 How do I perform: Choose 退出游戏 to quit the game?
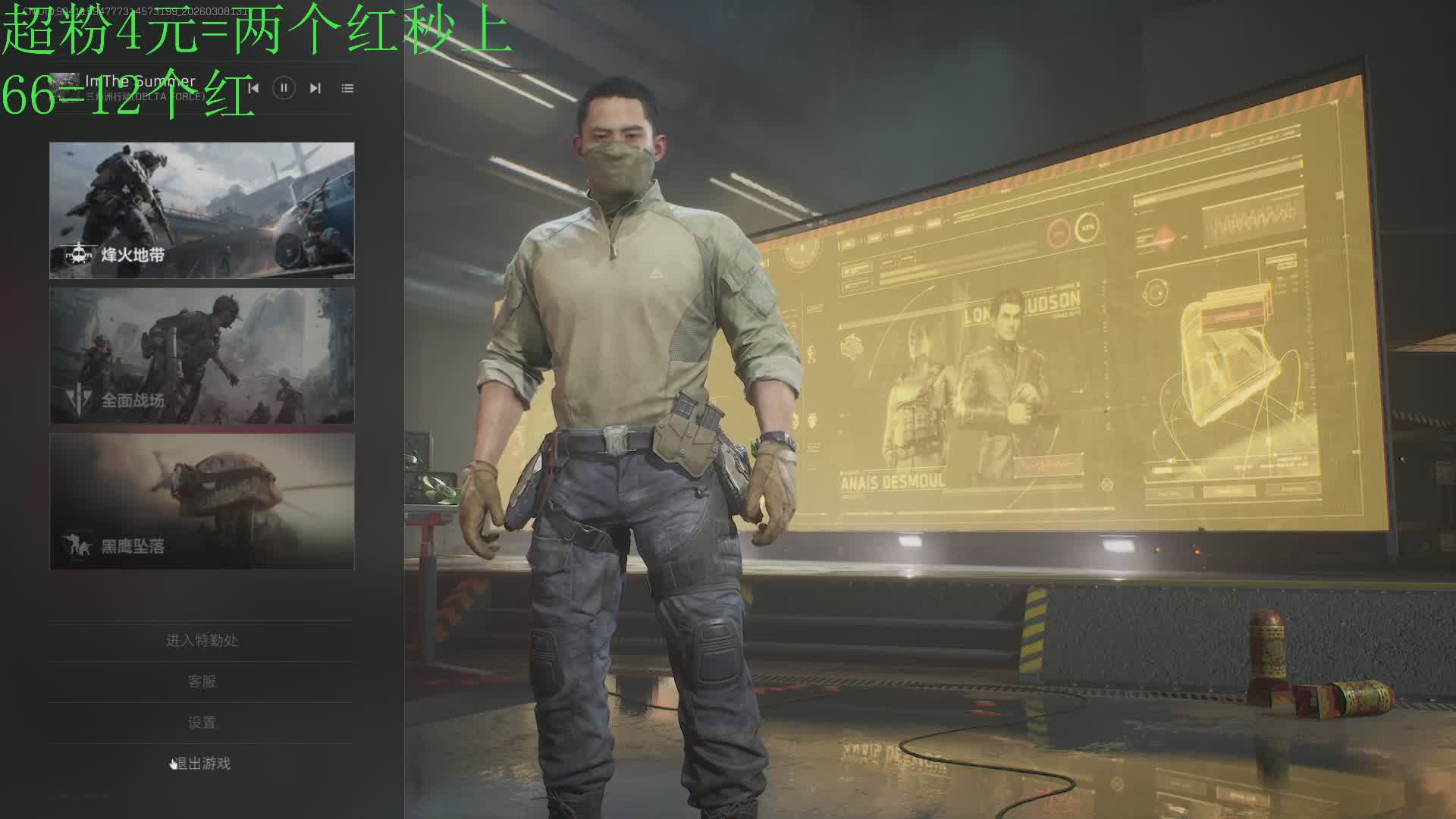pos(202,764)
